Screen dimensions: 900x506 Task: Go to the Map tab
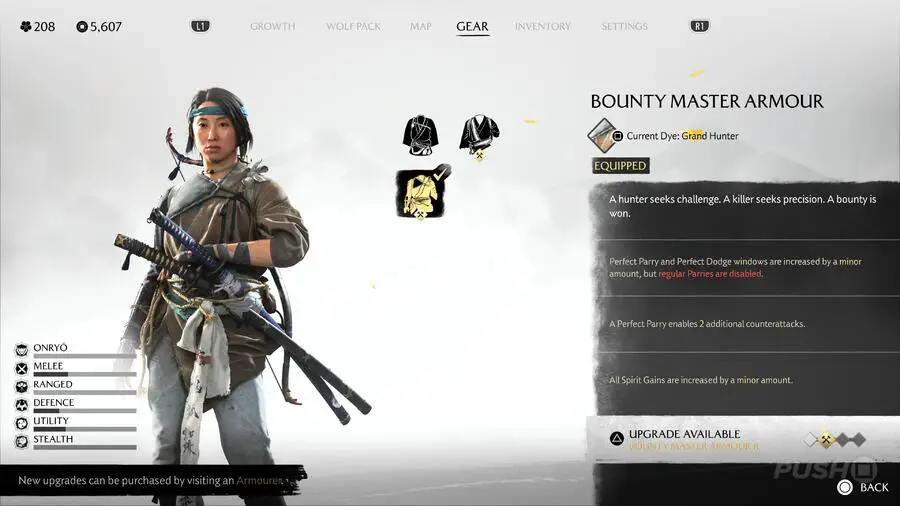click(x=421, y=26)
